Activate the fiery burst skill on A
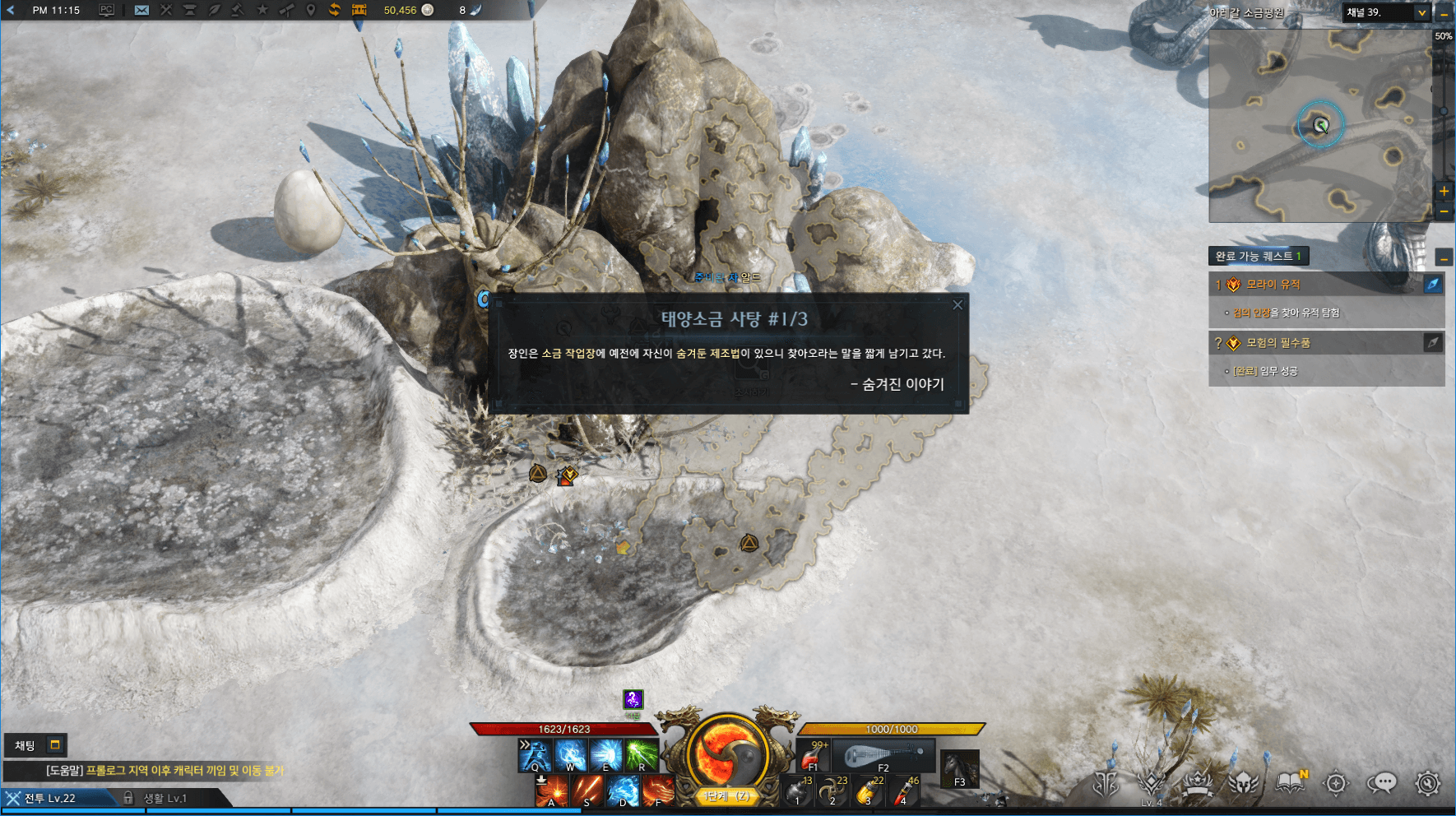 [x=551, y=791]
